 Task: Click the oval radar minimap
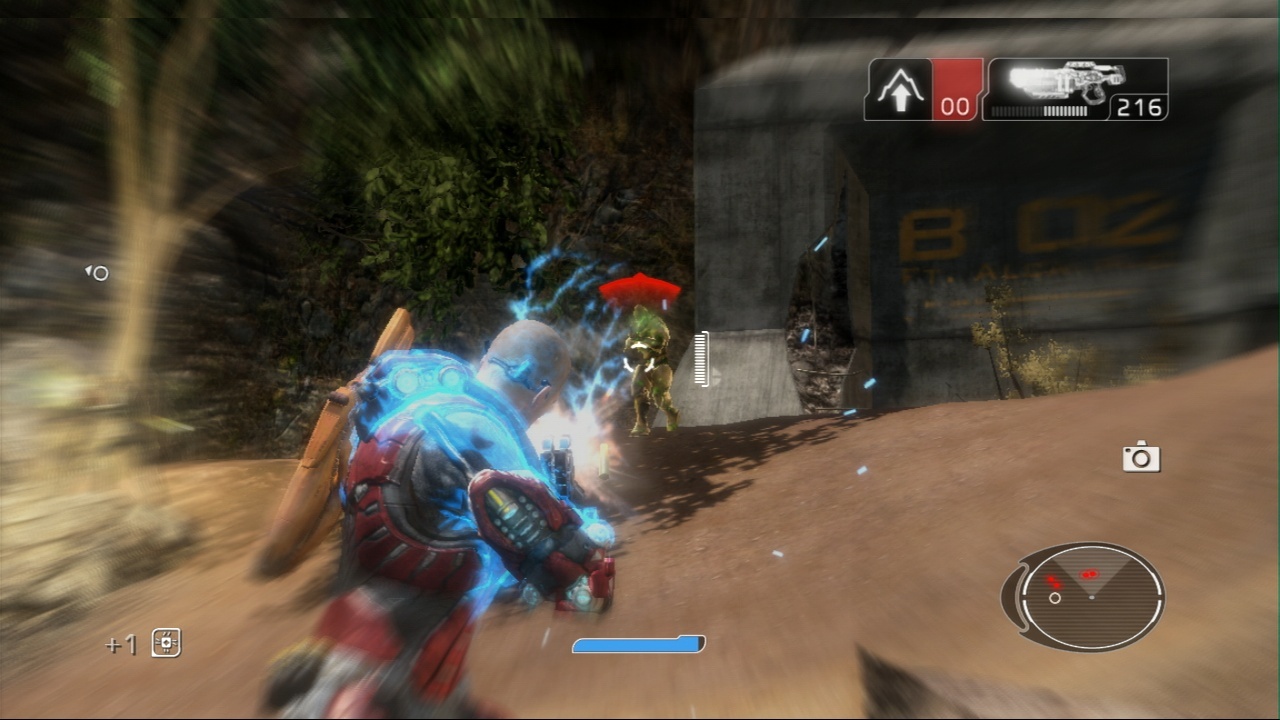tap(1088, 596)
